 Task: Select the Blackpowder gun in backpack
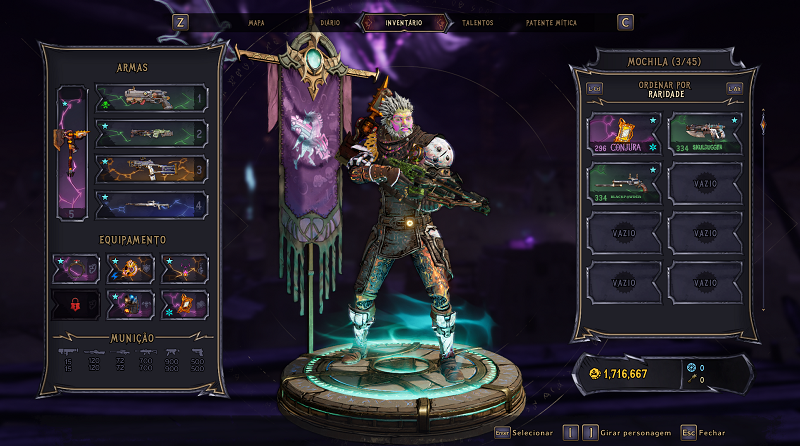coord(623,184)
